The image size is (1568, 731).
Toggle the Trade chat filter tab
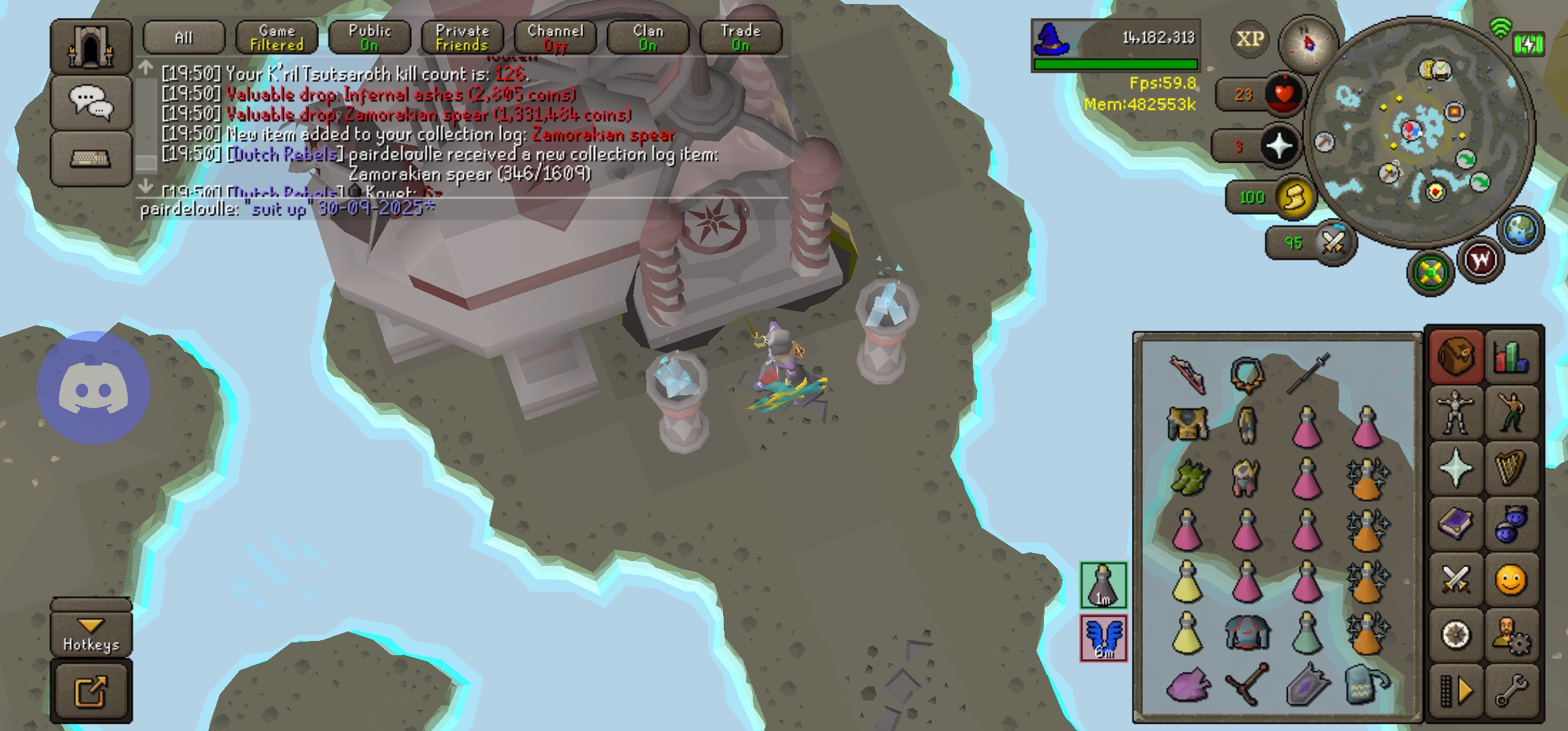(x=740, y=38)
